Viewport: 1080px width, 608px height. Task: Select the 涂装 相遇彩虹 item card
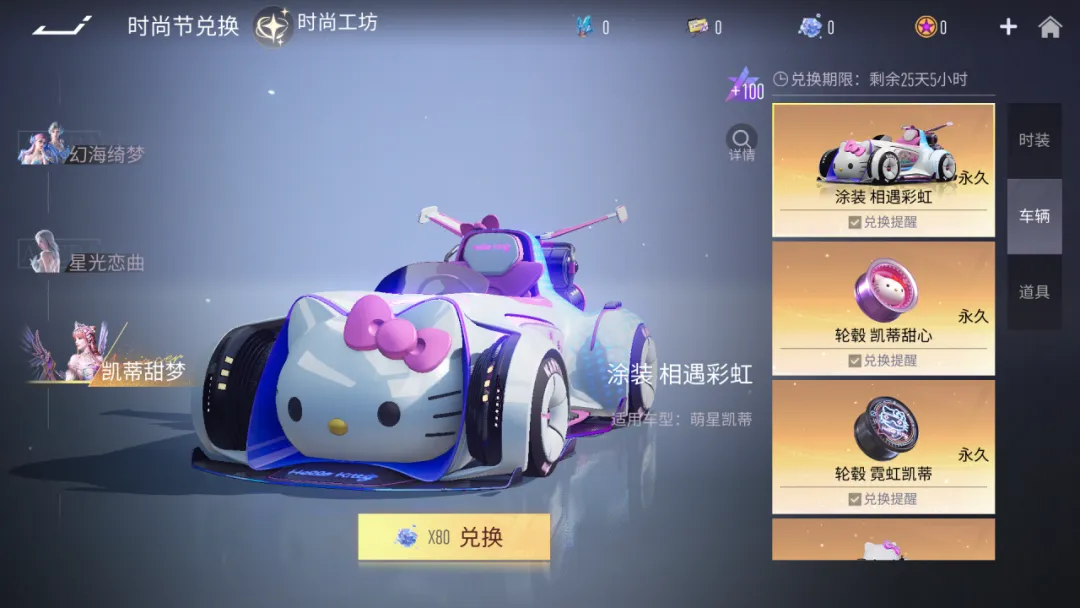(x=883, y=158)
